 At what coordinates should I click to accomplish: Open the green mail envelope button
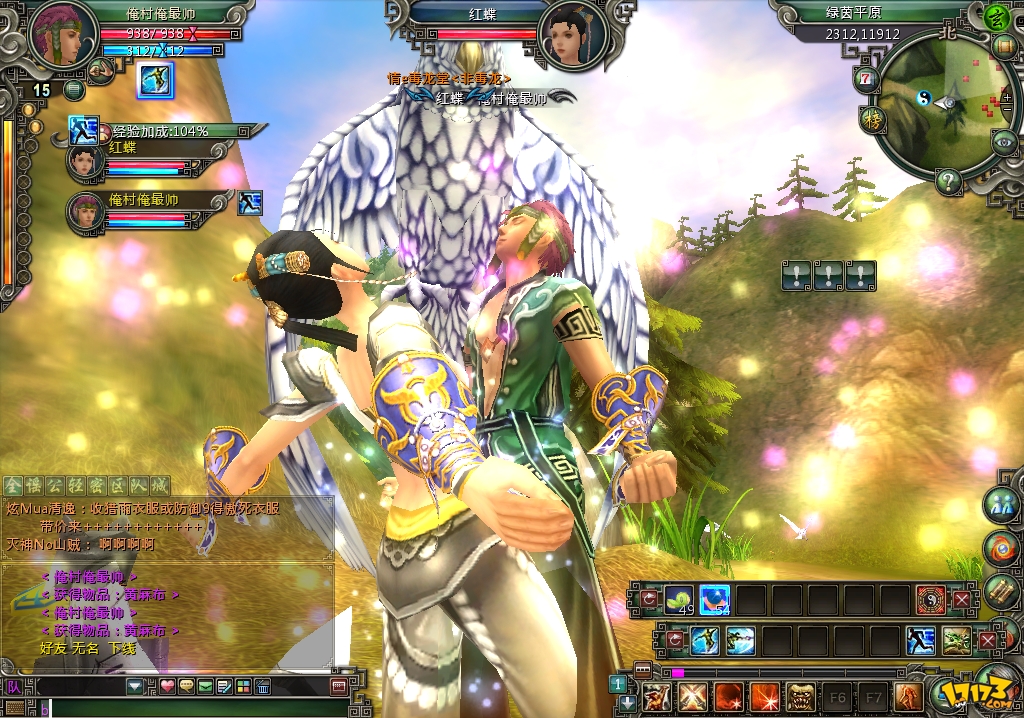click(205, 686)
